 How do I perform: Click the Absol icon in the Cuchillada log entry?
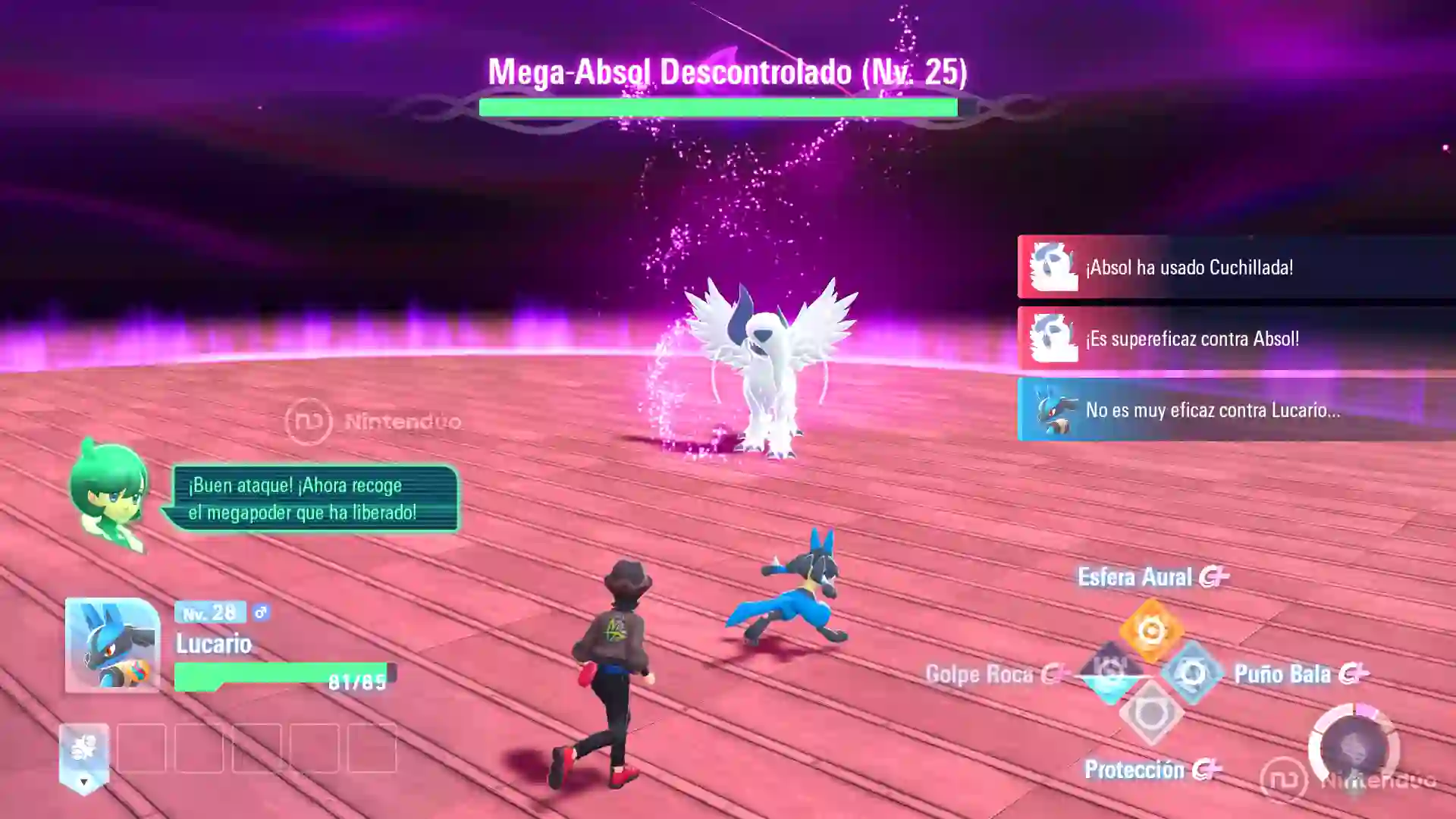point(1055,267)
